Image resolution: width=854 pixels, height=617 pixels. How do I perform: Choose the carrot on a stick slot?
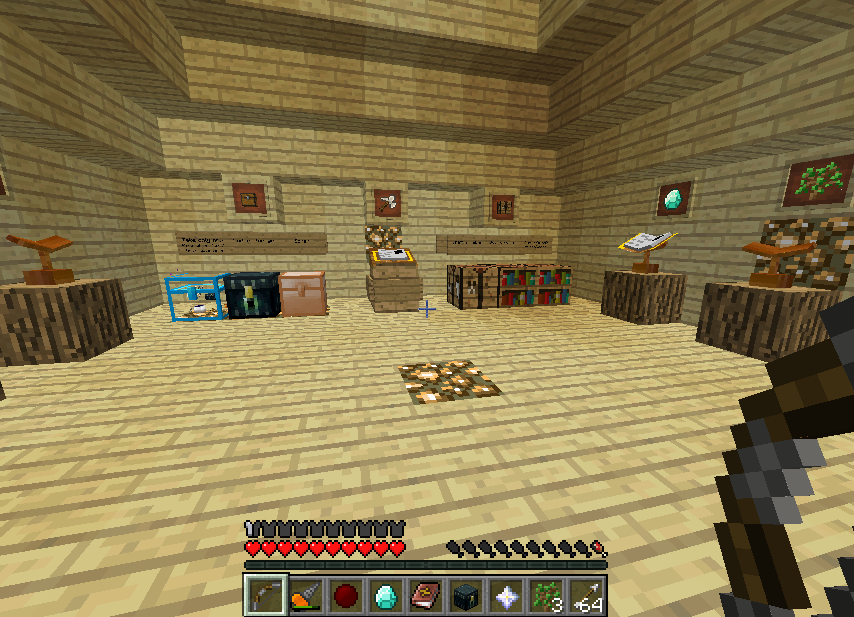click(306, 596)
